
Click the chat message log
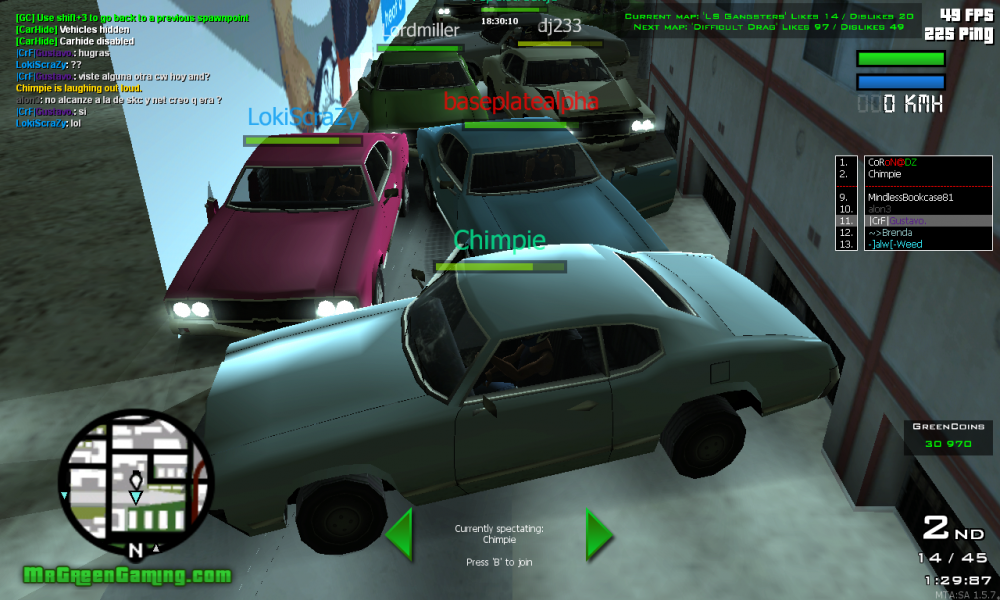point(130,70)
